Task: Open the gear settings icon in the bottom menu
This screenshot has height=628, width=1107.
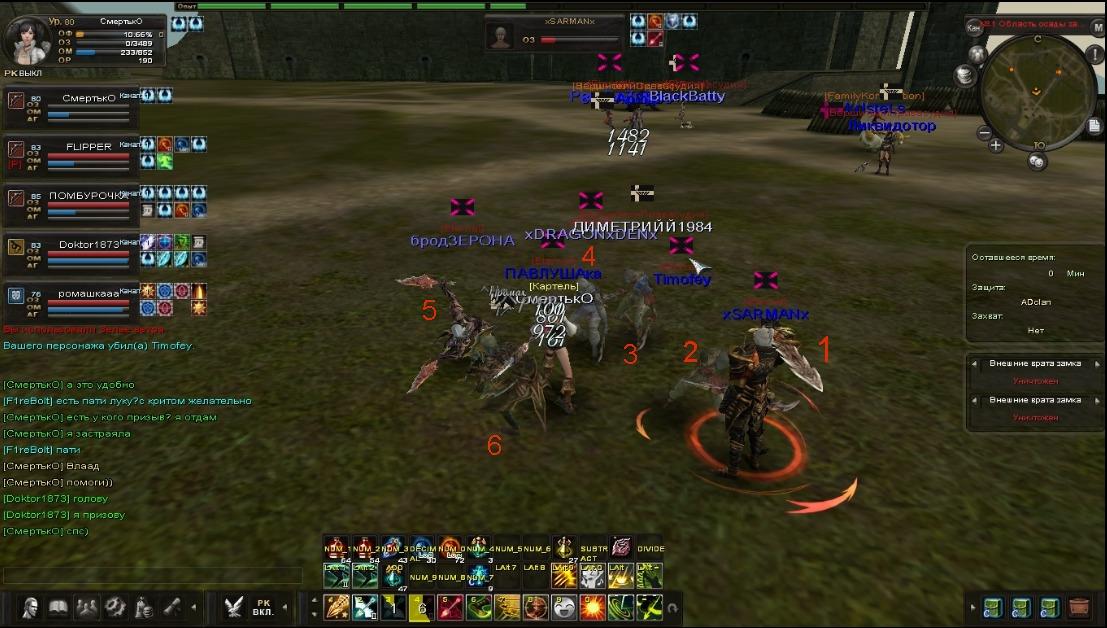Action: [x=116, y=606]
